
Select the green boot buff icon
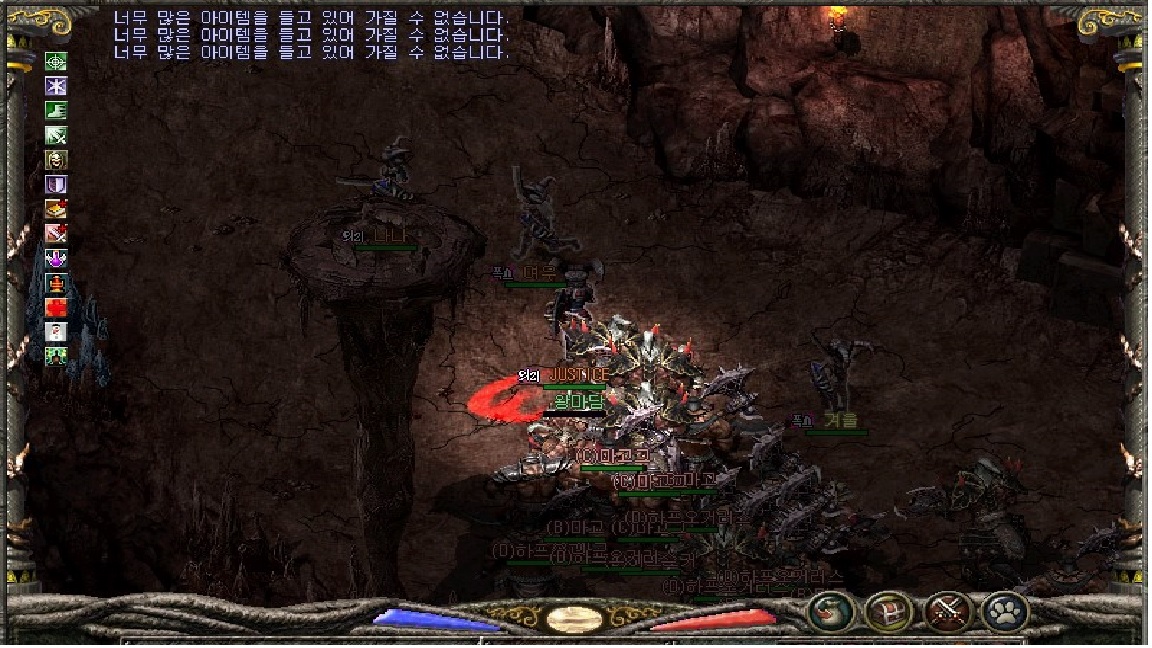(56, 111)
